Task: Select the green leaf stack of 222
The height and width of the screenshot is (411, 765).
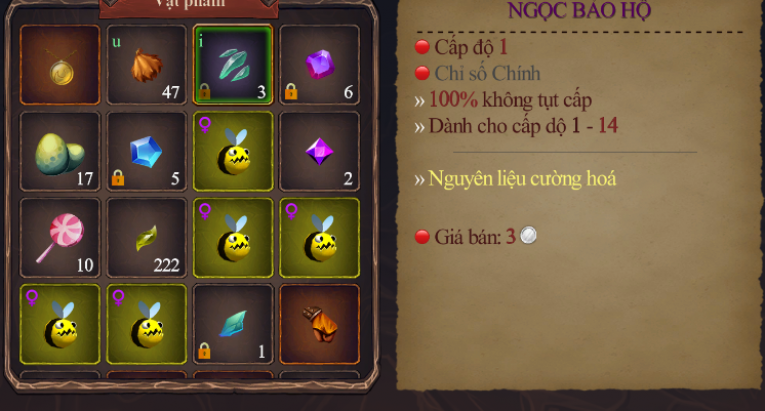Action: [x=147, y=238]
